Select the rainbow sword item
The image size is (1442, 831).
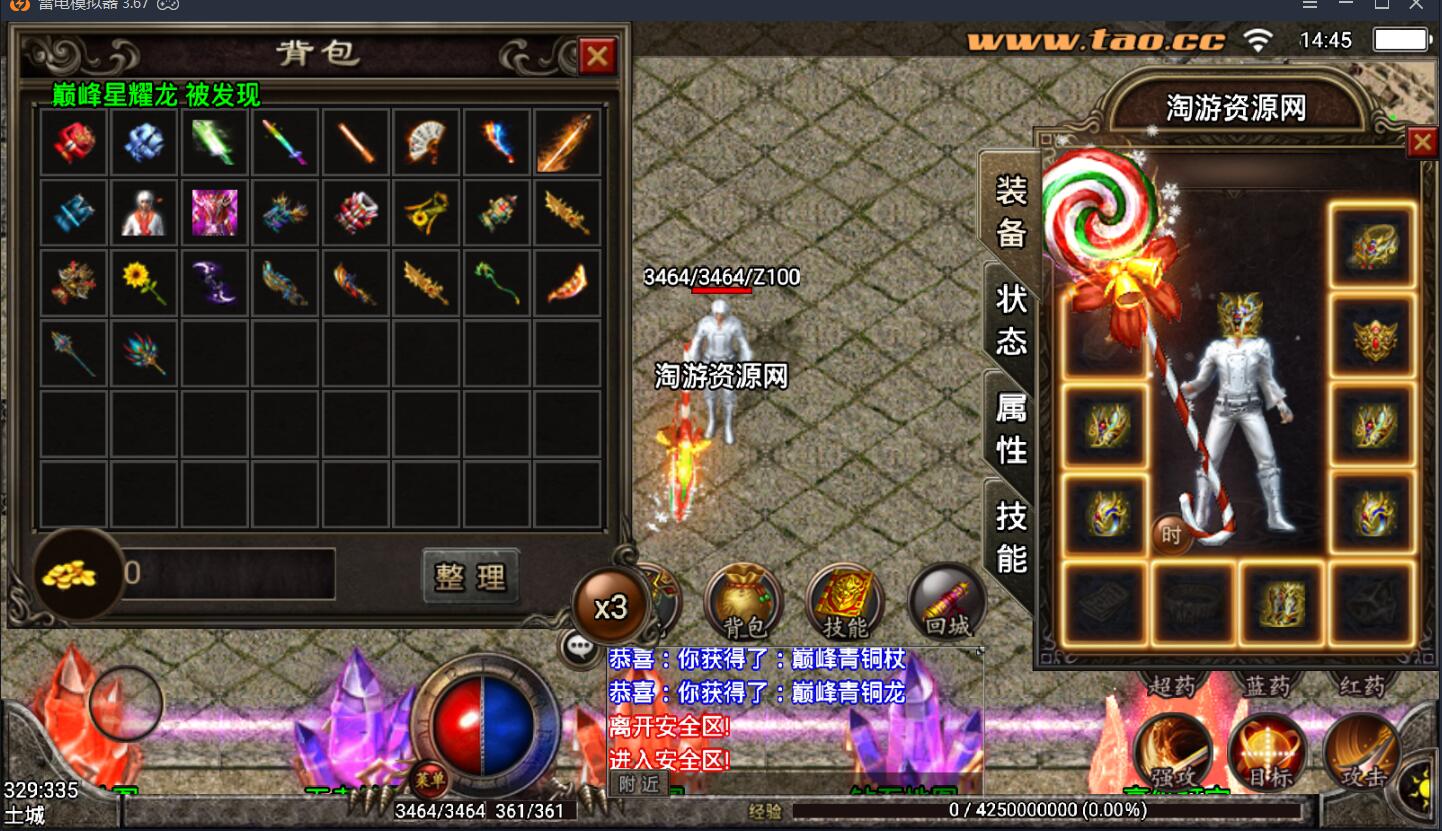click(x=285, y=142)
